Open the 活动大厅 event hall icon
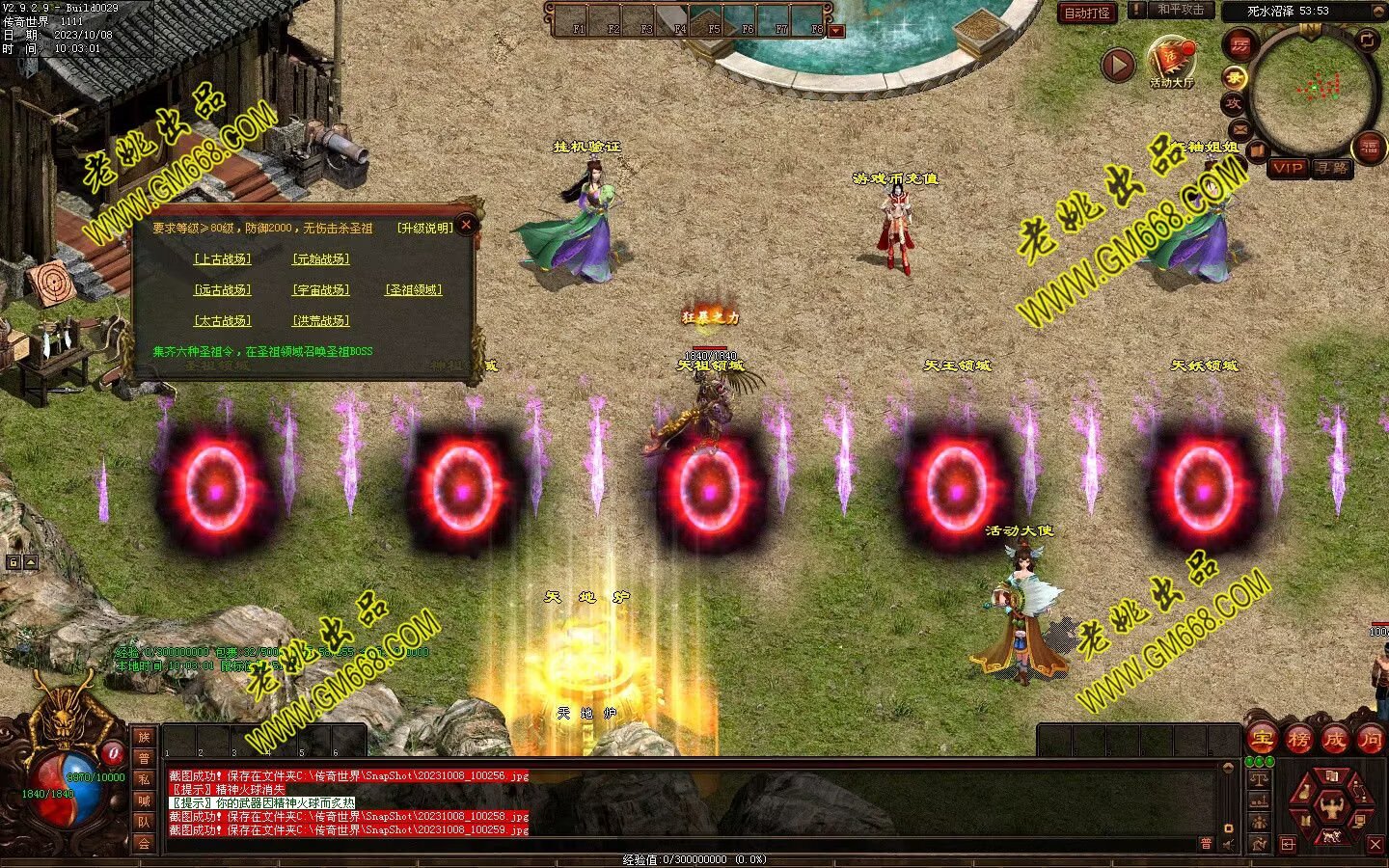Image resolution: width=1389 pixels, height=868 pixels. [x=1171, y=60]
